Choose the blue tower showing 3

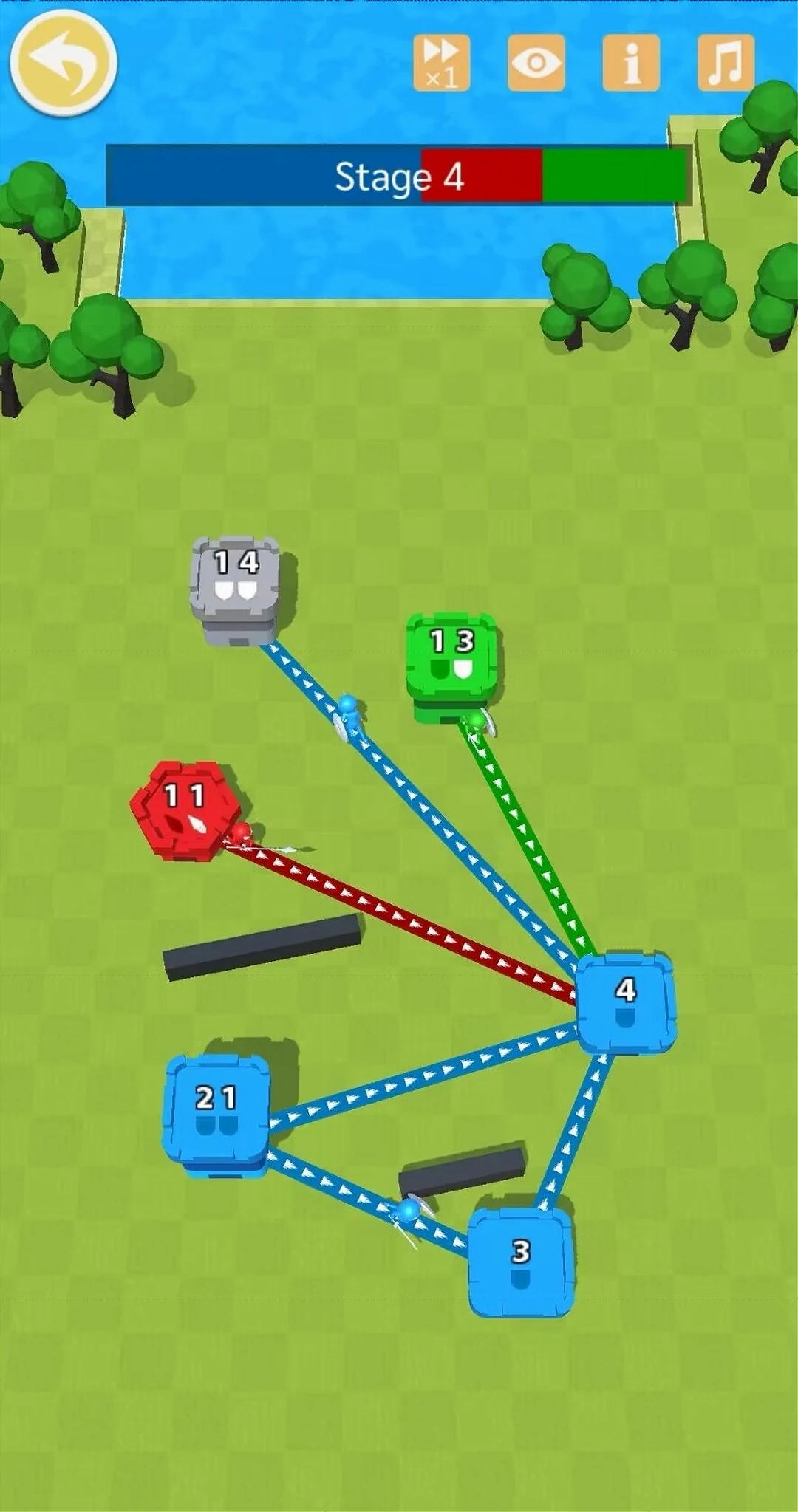click(x=521, y=1262)
